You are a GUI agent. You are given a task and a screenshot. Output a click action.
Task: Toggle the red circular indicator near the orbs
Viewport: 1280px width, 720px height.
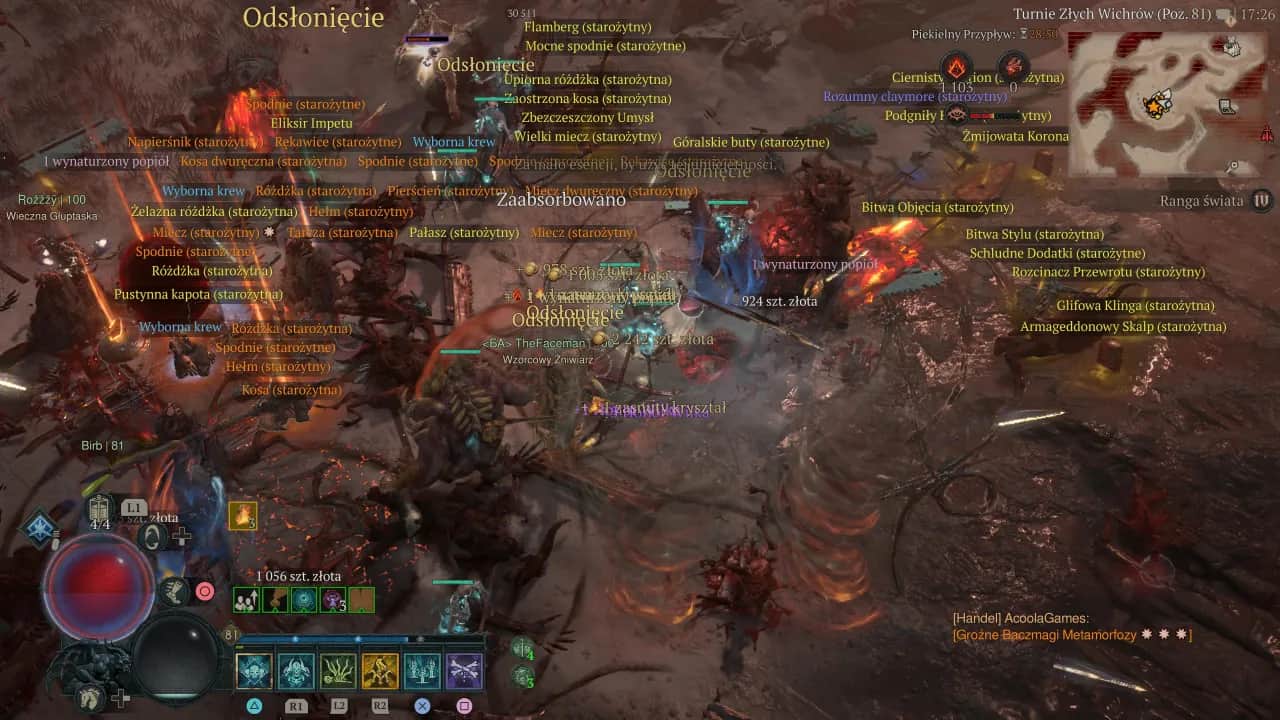204,592
